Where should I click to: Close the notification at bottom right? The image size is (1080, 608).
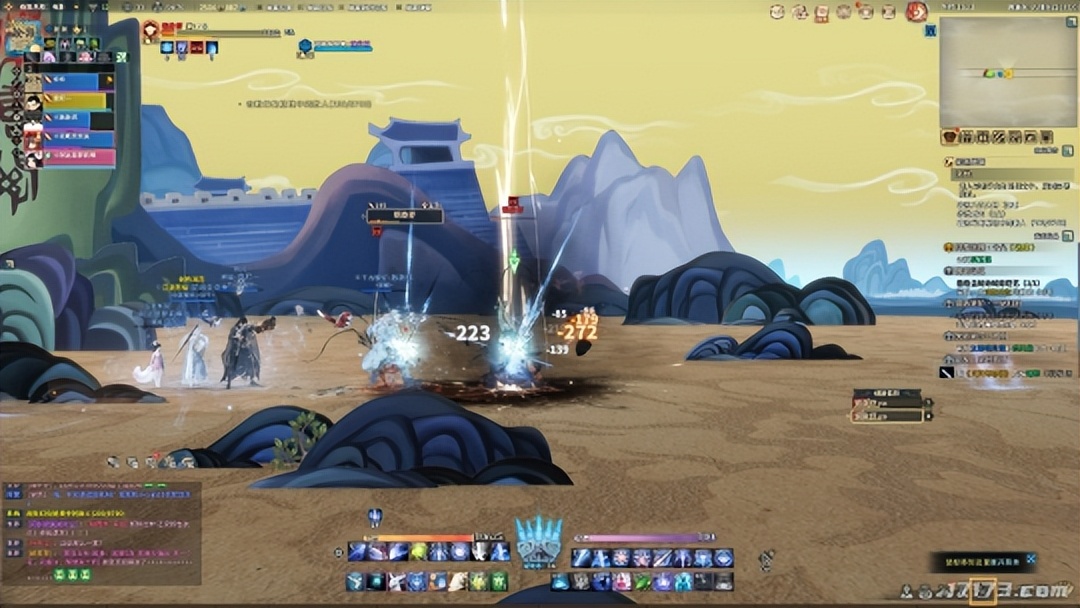click(x=1031, y=559)
